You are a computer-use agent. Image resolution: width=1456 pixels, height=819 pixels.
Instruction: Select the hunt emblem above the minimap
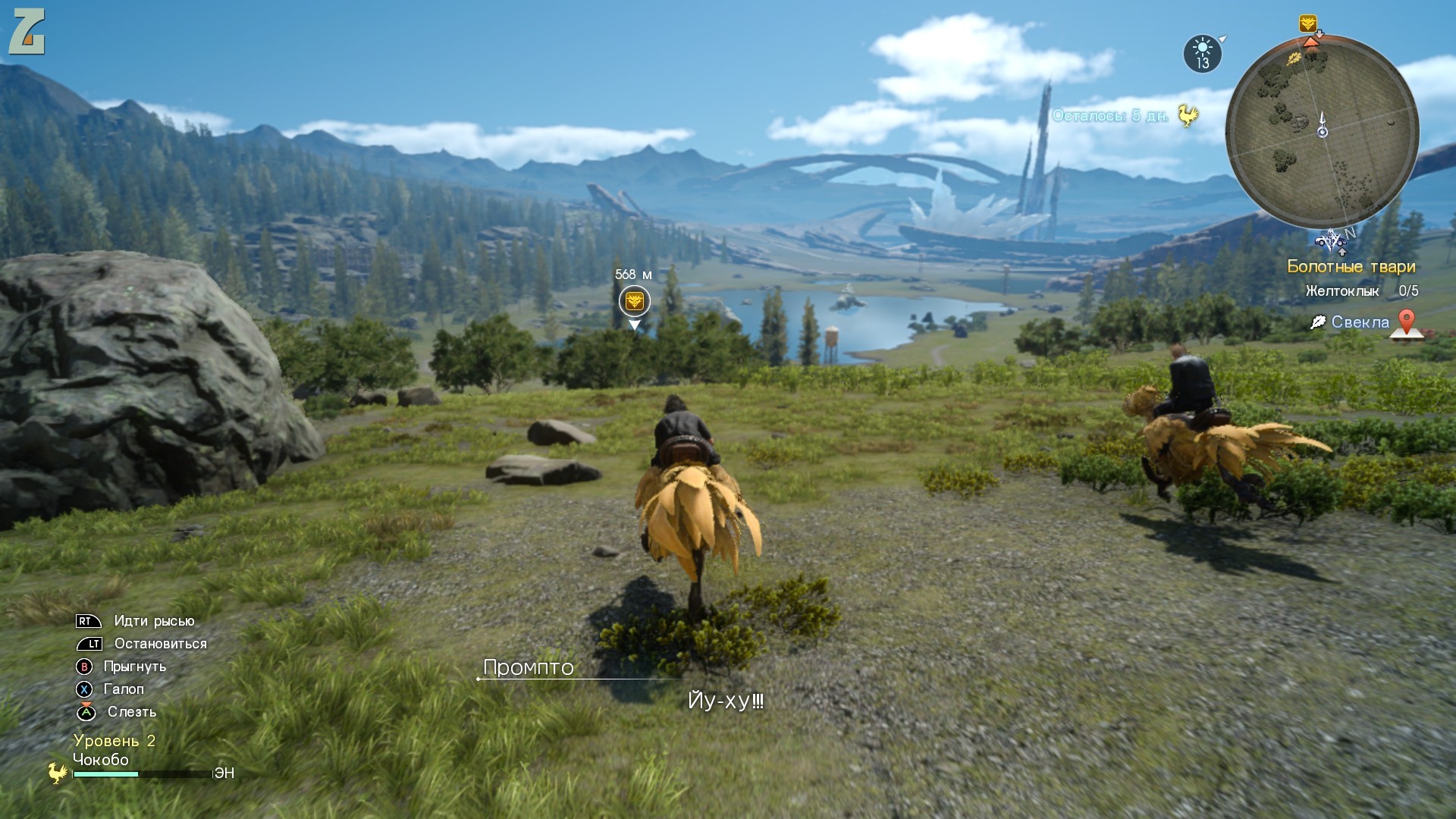[1307, 24]
